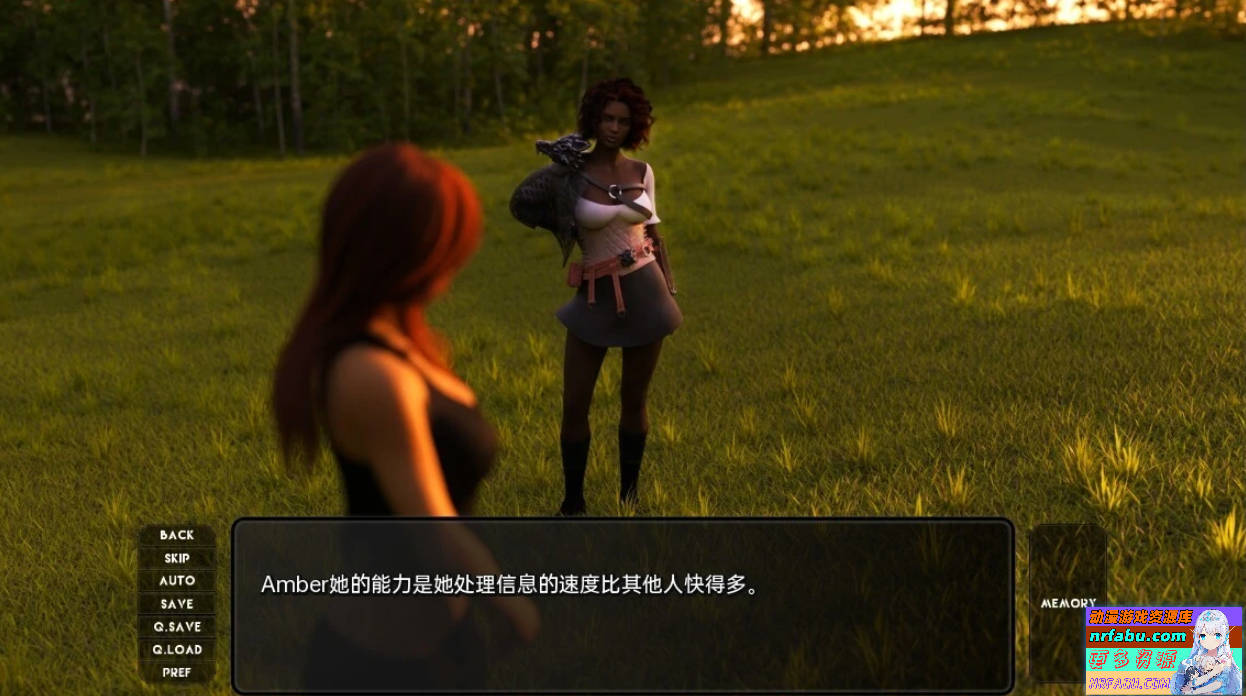Turn on AUTO dialogue advance
The height and width of the screenshot is (696, 1246).
pyautogui.click(x=177, y=581)
